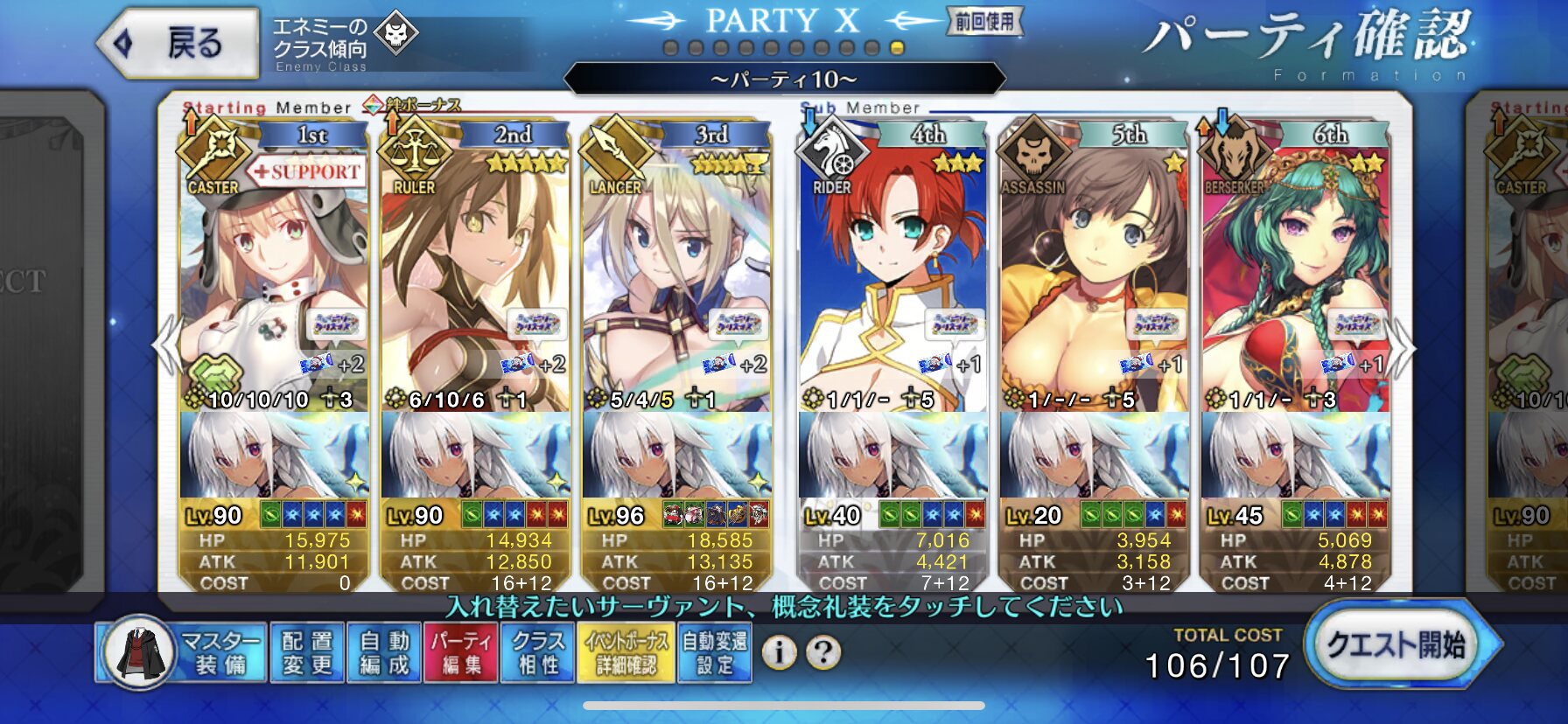
Task: Check クラス相性 class affinity chart
Action: coord(536,653)
